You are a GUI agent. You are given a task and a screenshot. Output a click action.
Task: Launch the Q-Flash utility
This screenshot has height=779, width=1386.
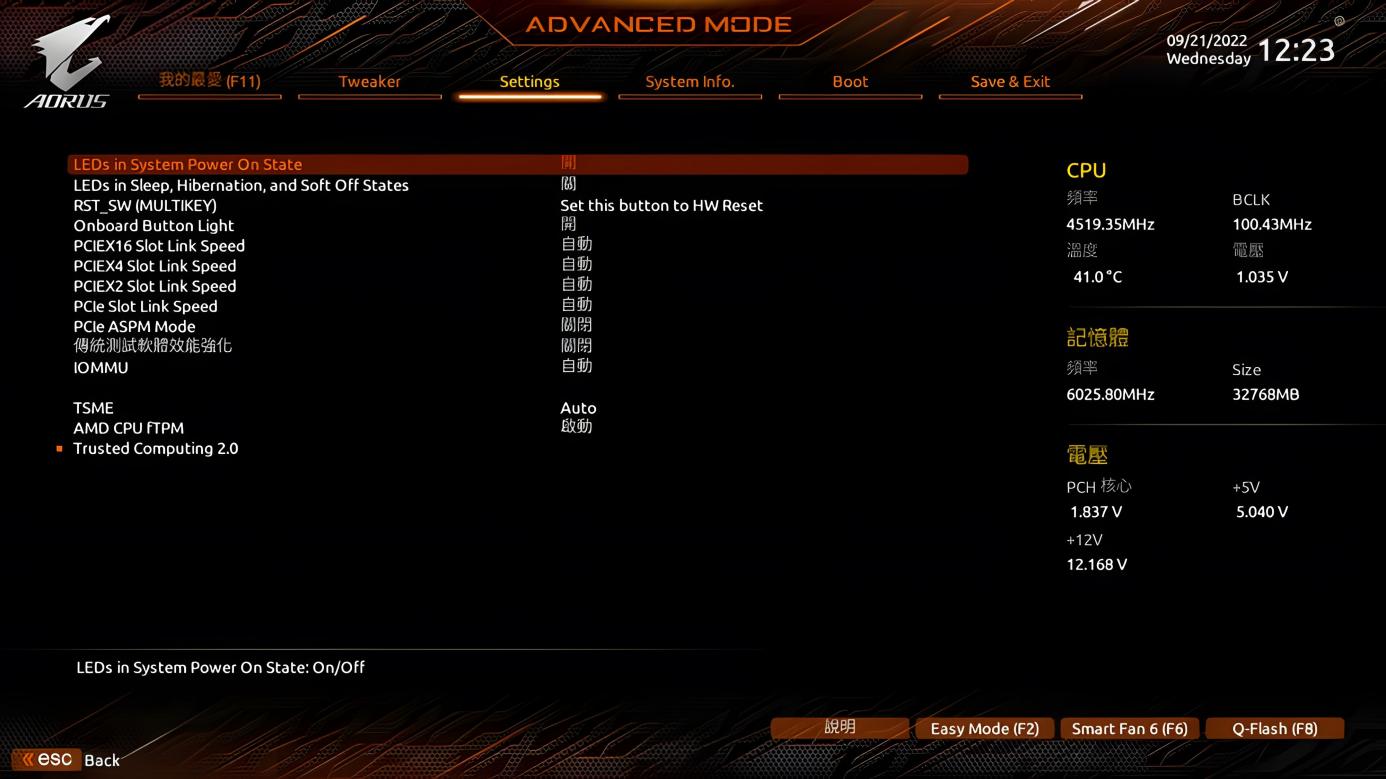pyautogui.click(x=1274, y=728)
